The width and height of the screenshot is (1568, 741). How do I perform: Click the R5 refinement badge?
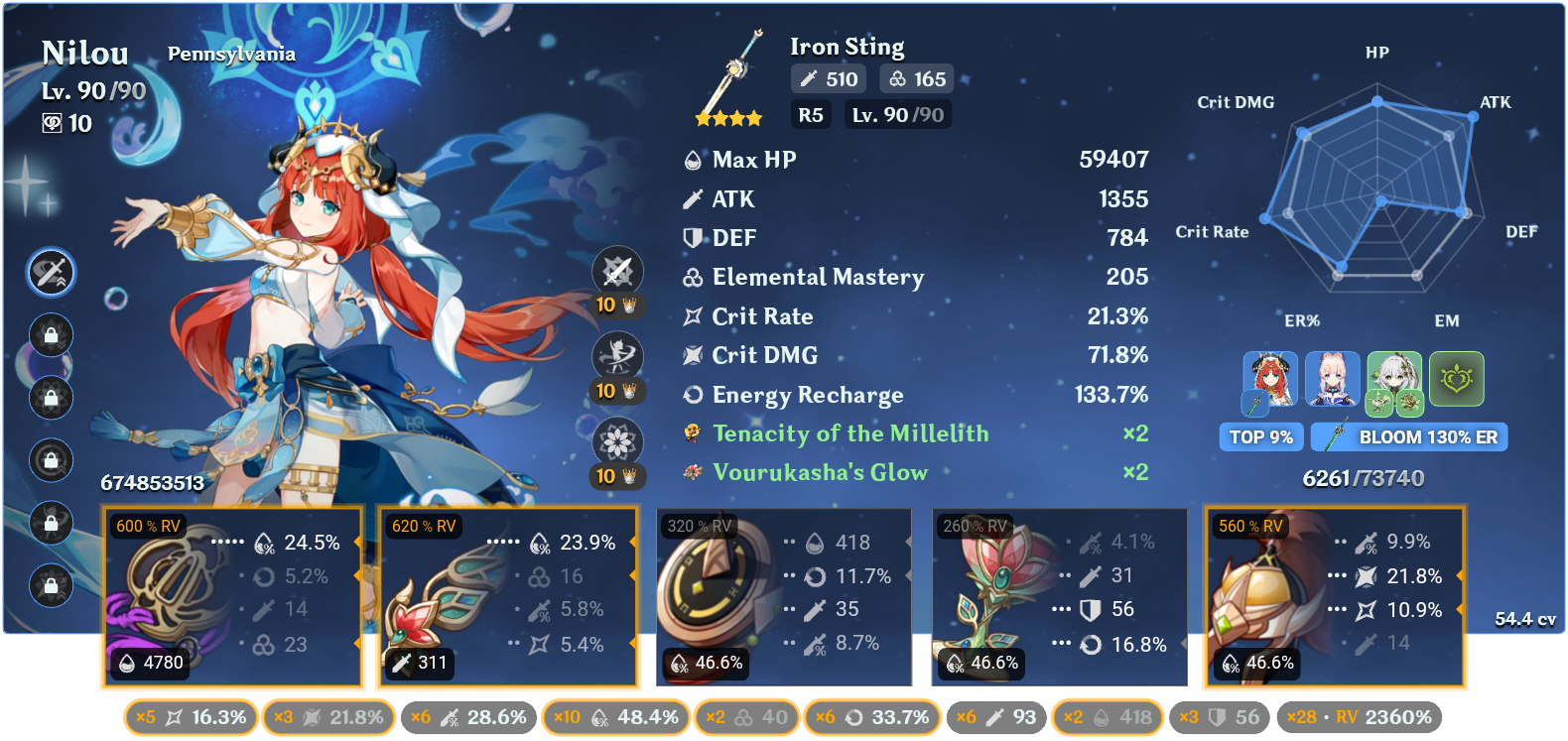pyautogui.click(x=810, y=114)
